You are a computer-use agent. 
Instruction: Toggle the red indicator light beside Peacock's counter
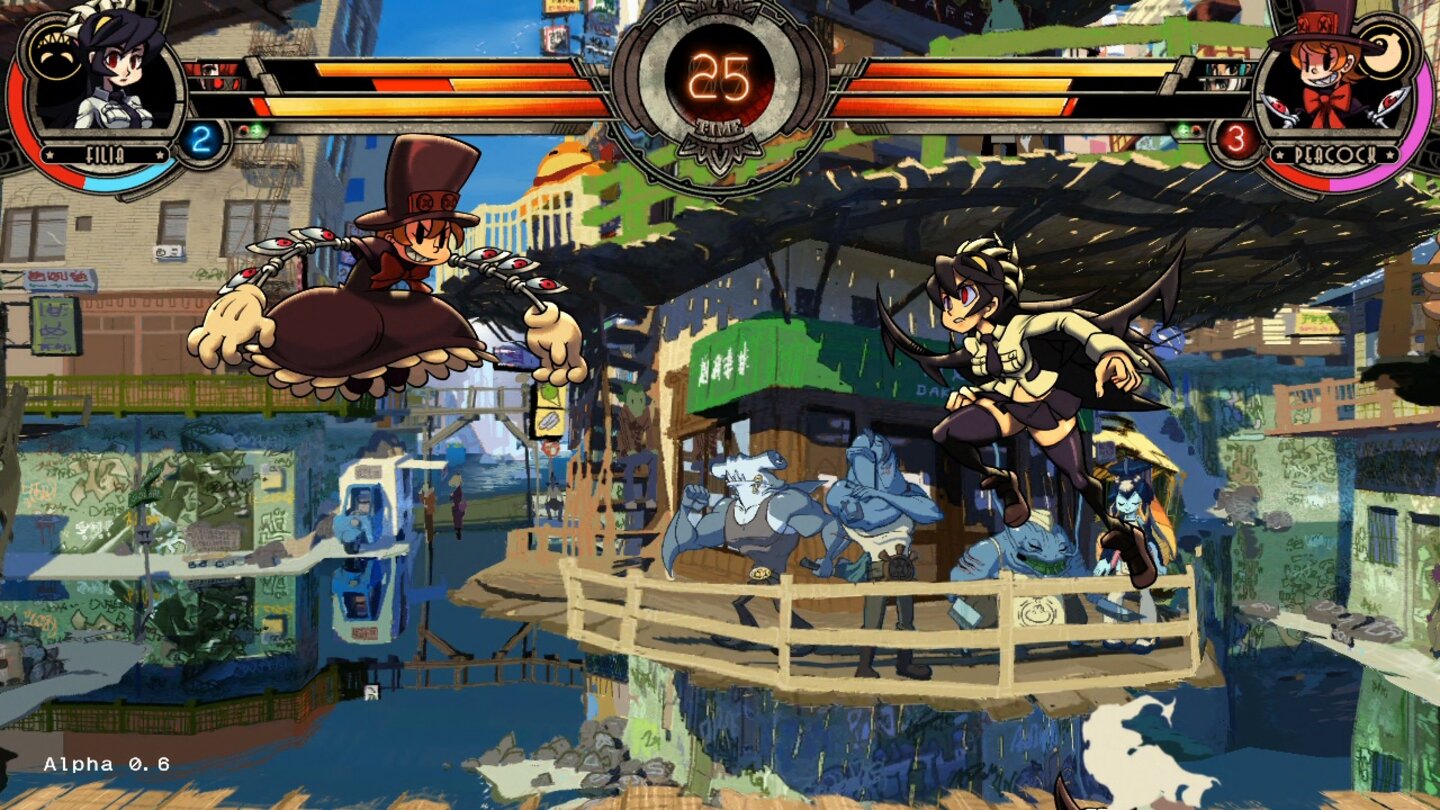pyautogui.click(x=1197, y=130)
